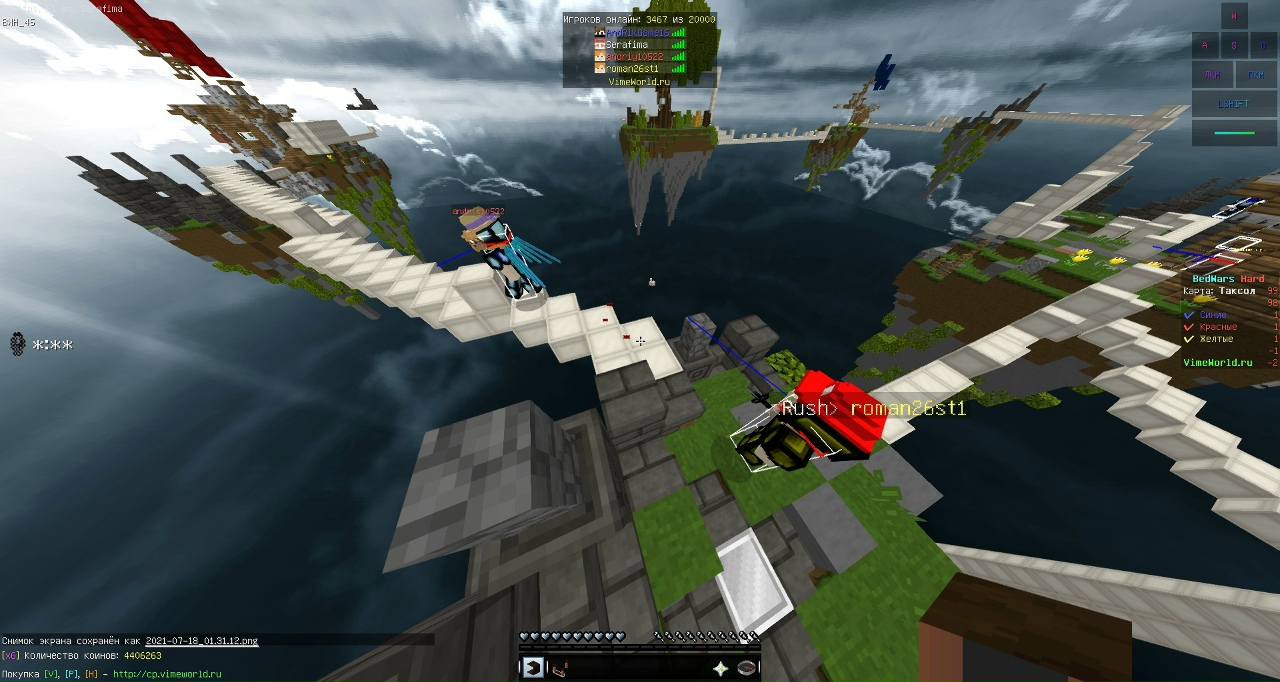Select the nether star hotbar slot
The width and height of the screenshot is (1280, 682).
pyautogui.click(x=720, y=668)
